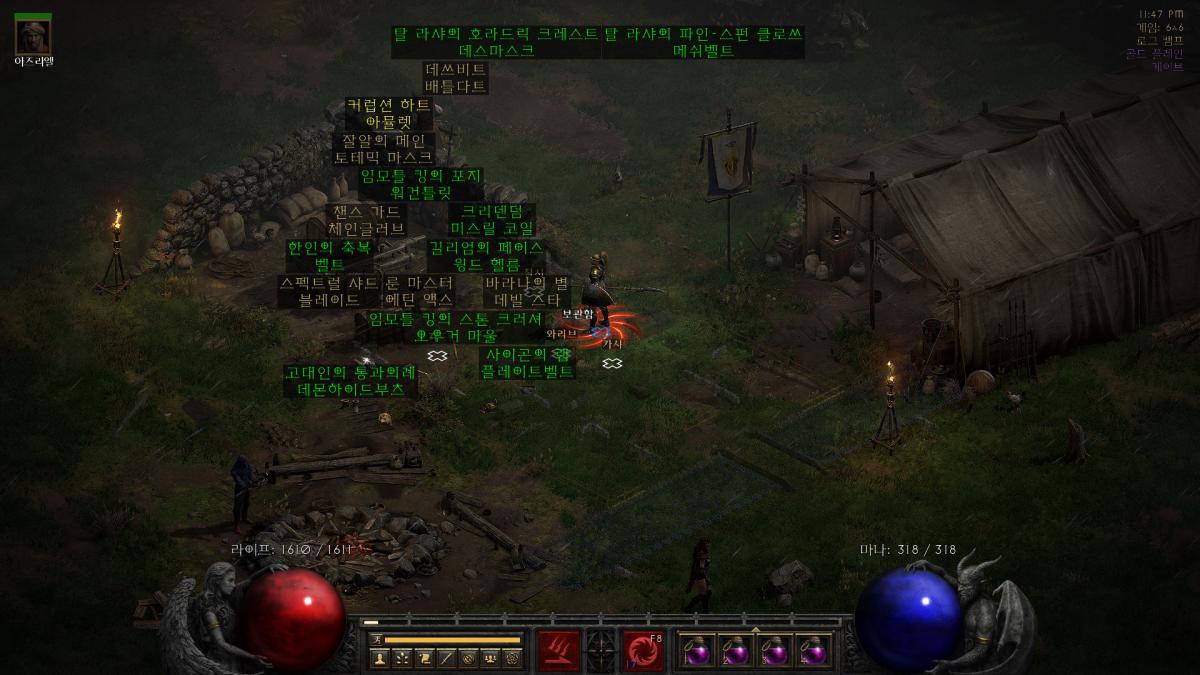Pick up the 사이곤의 플레이트벨트 item label

527,363
